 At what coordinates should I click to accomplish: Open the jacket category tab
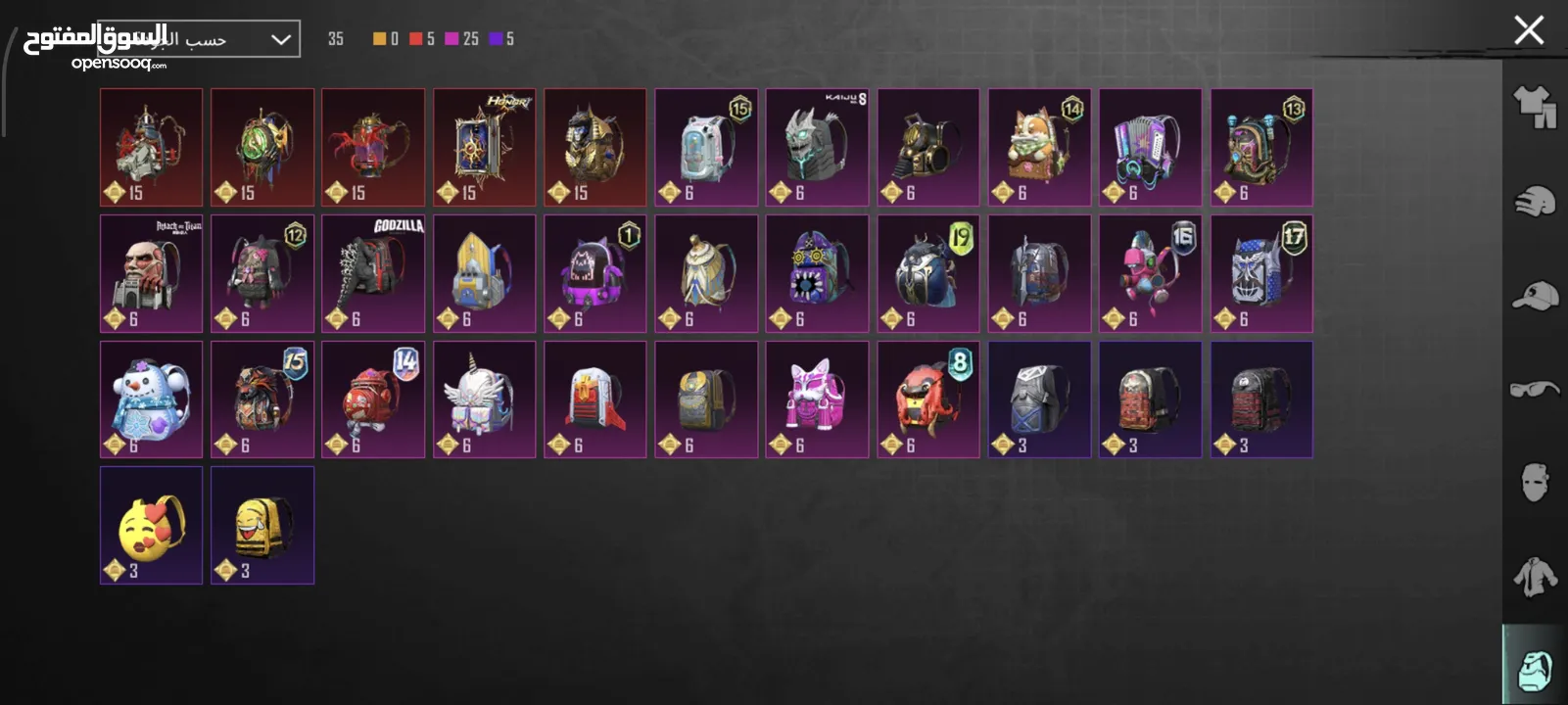[1535, 576]
